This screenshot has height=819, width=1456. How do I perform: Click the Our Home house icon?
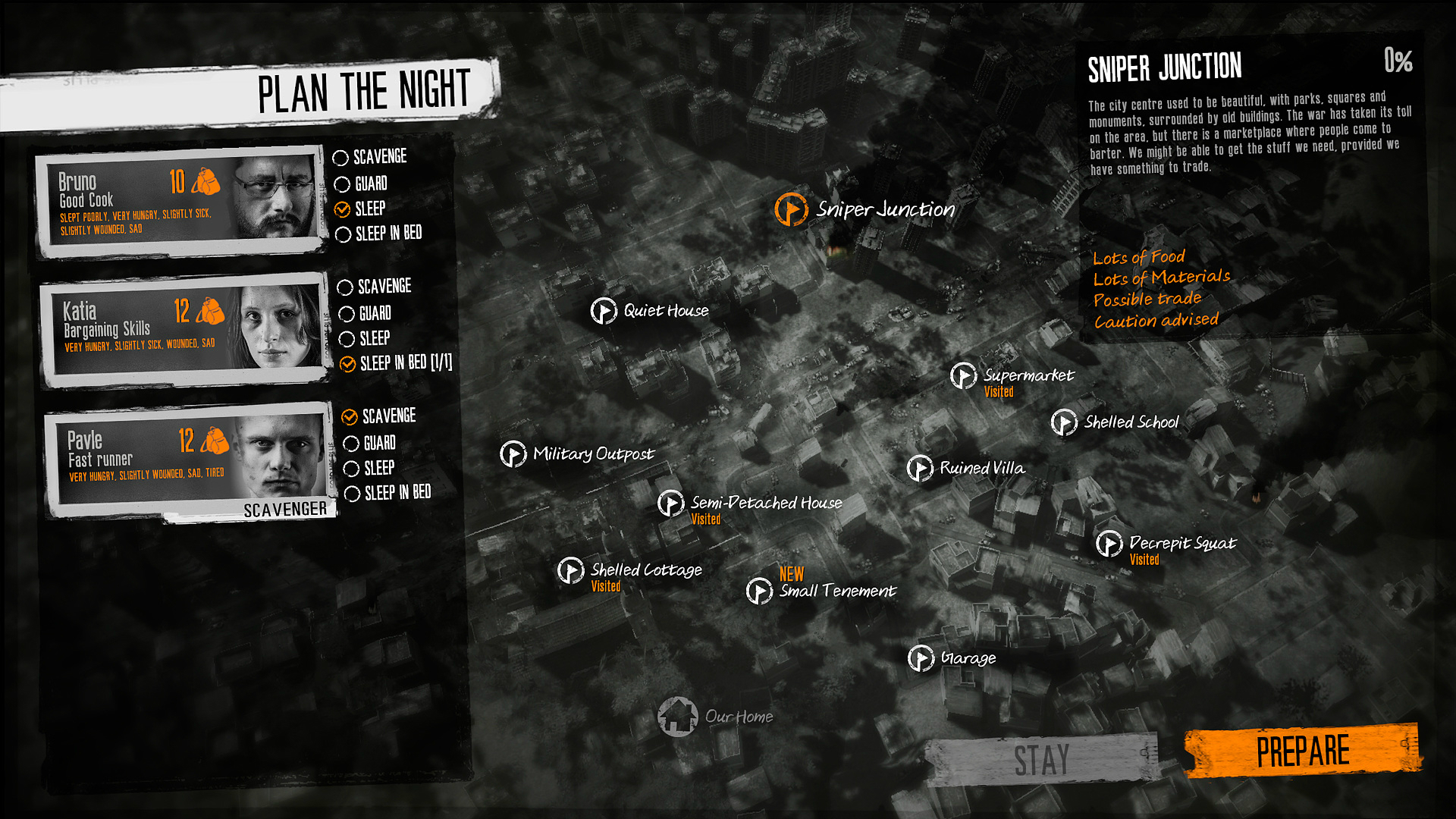pyautogui.click(x=680, y=715)
